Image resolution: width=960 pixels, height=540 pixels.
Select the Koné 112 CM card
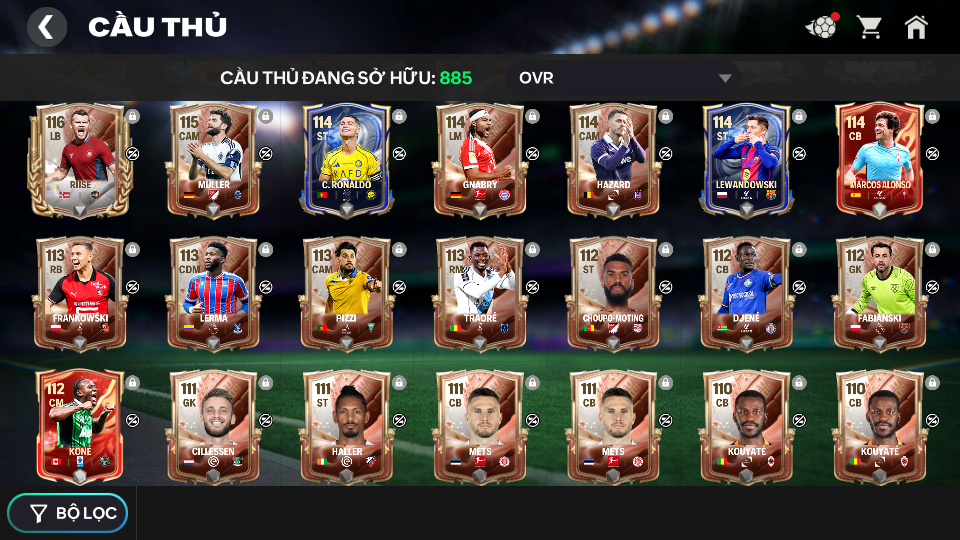coord(79,425)
